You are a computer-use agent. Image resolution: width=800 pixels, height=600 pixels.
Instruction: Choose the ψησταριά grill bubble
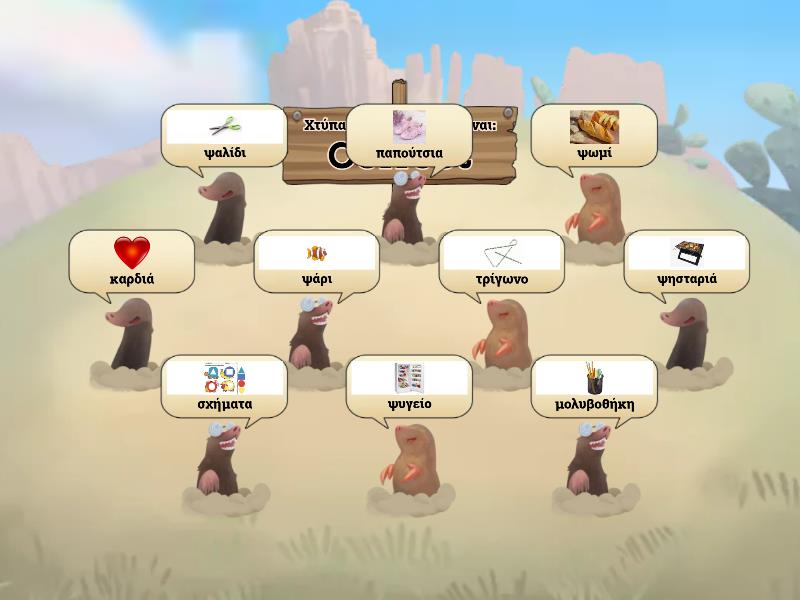[687, 262]
